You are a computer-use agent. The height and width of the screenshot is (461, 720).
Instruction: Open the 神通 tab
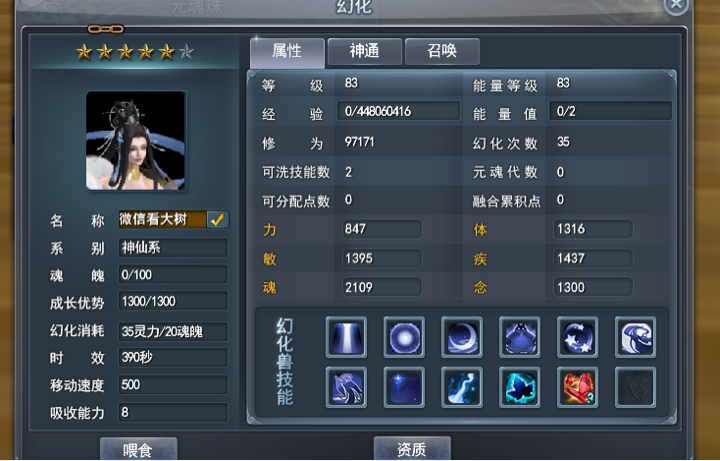(364, 51)
